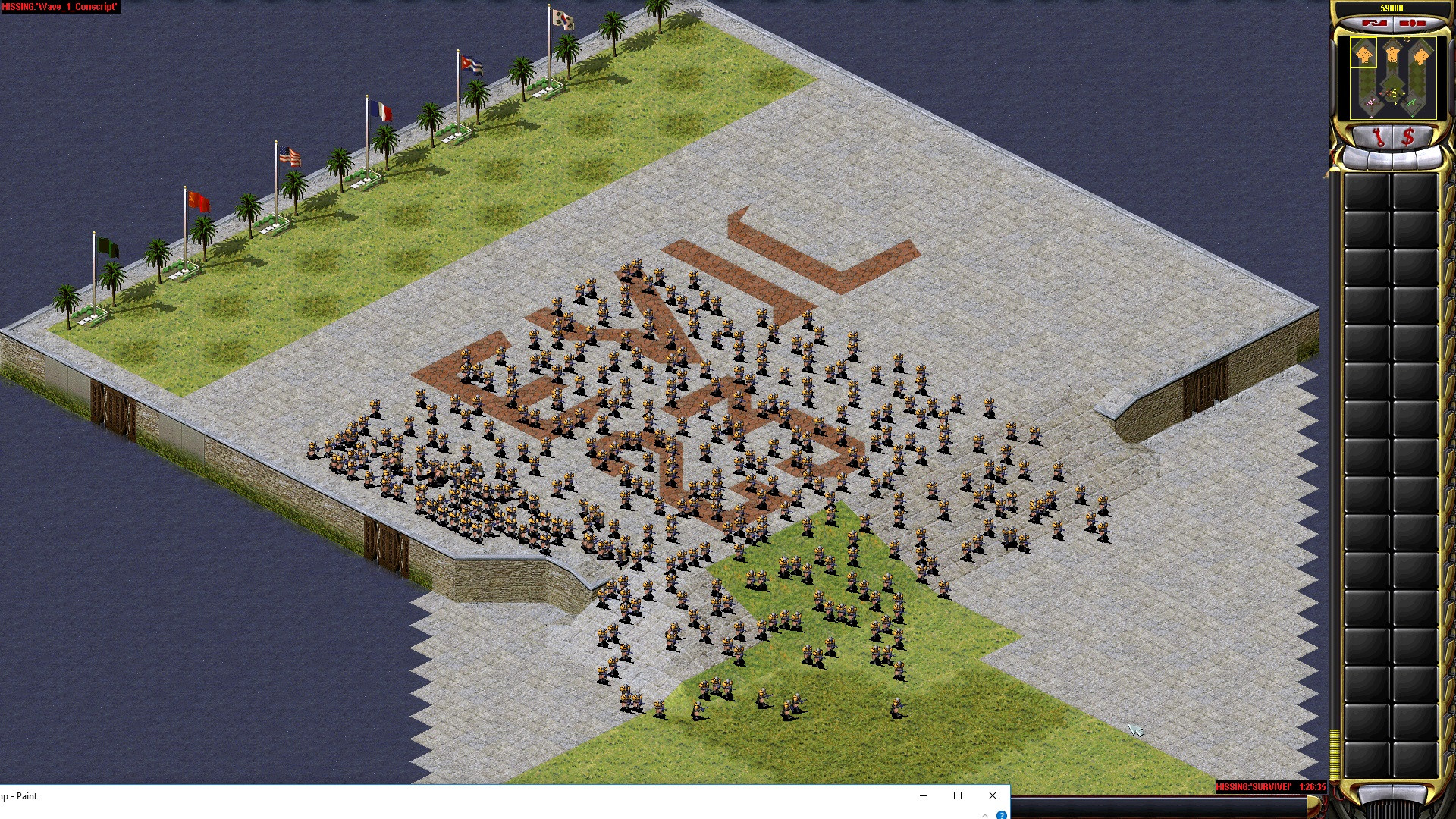Open the Diplomacy icon next to Options
Screen dimensions: 1456x819
pos(1412,23)
